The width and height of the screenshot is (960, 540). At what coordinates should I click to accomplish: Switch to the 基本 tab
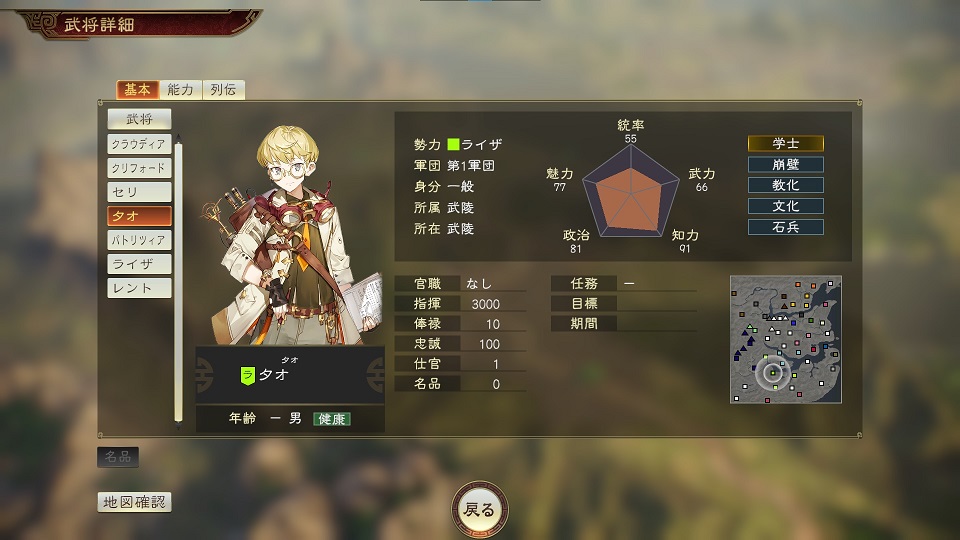137,90
